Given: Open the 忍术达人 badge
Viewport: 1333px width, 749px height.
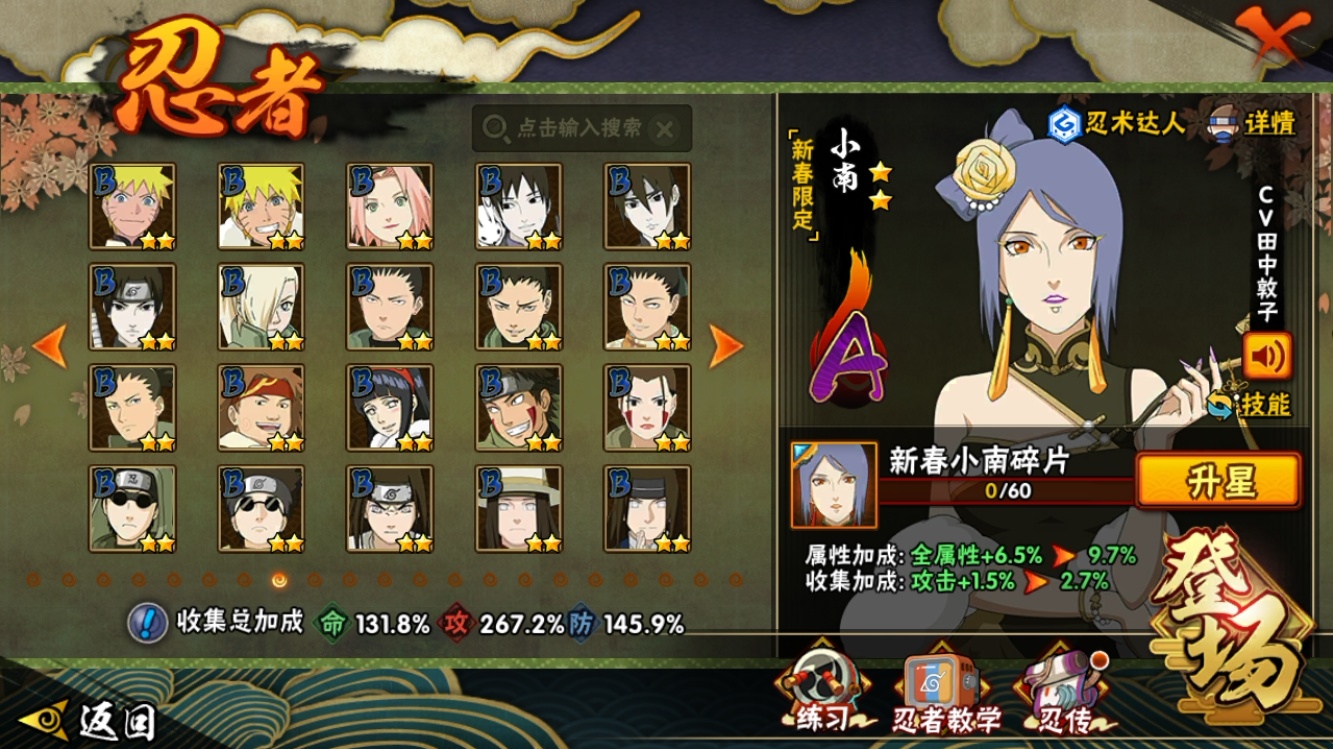Looking at the screenshot, I should [1116, 124].
